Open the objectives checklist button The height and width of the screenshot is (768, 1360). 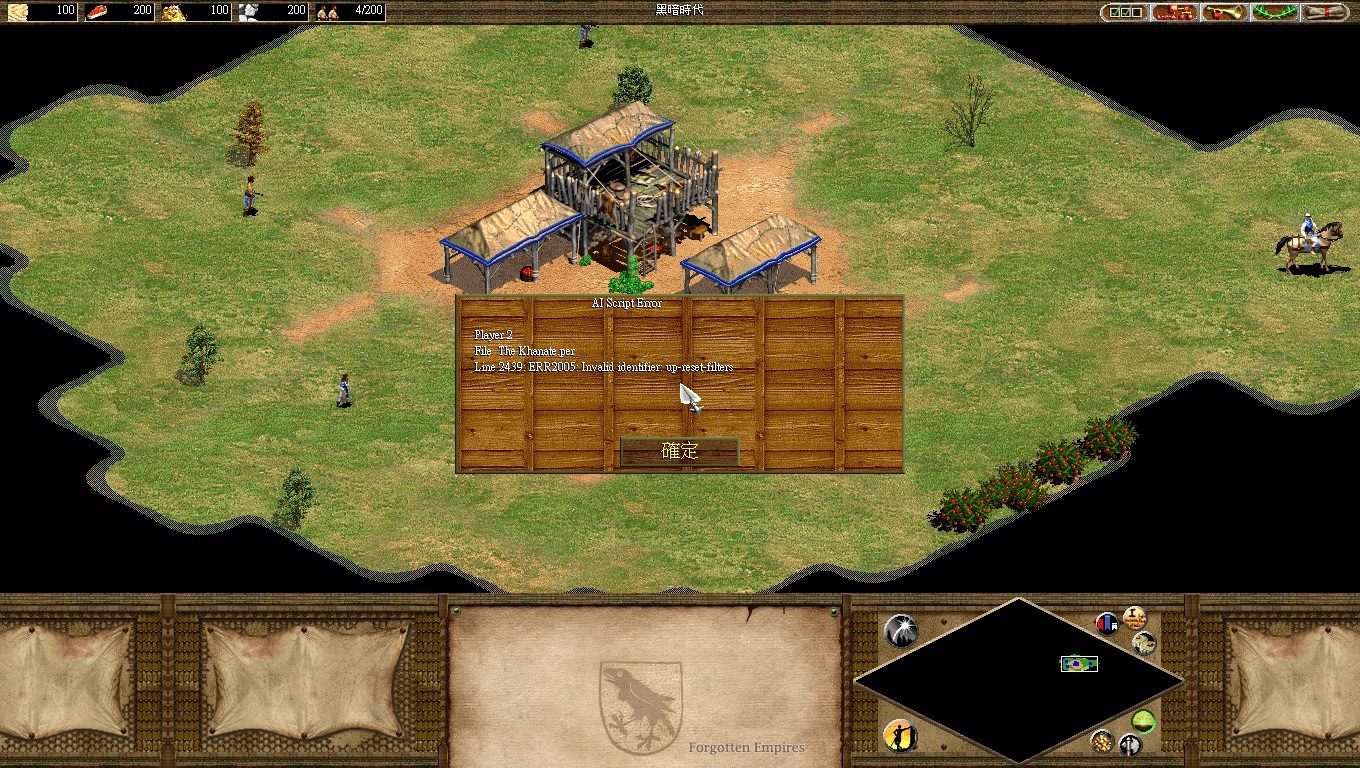pos(1124,12)
